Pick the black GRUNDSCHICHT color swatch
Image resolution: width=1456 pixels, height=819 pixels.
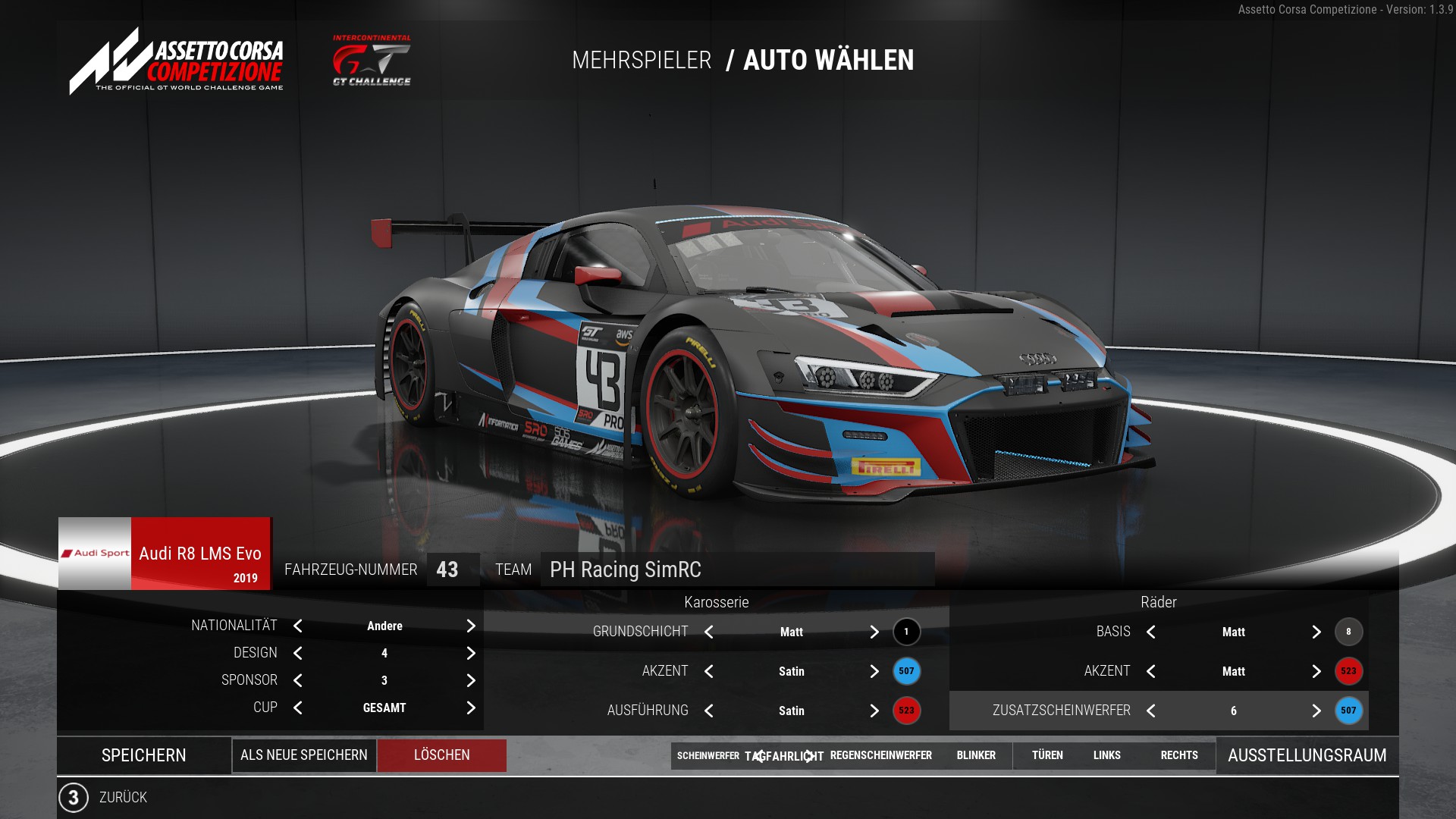(906, 632)
